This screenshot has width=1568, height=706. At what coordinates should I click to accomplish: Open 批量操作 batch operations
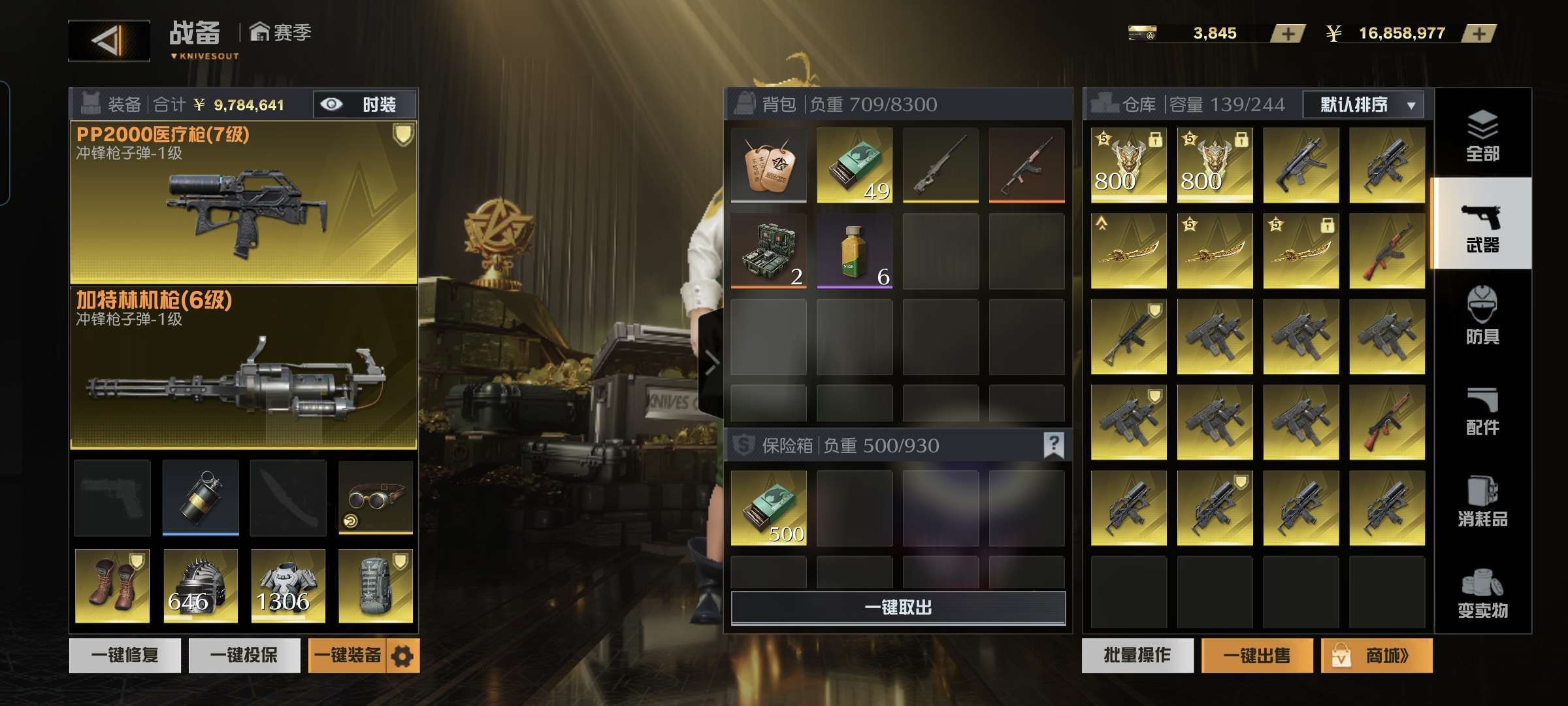click(1137, 655)
